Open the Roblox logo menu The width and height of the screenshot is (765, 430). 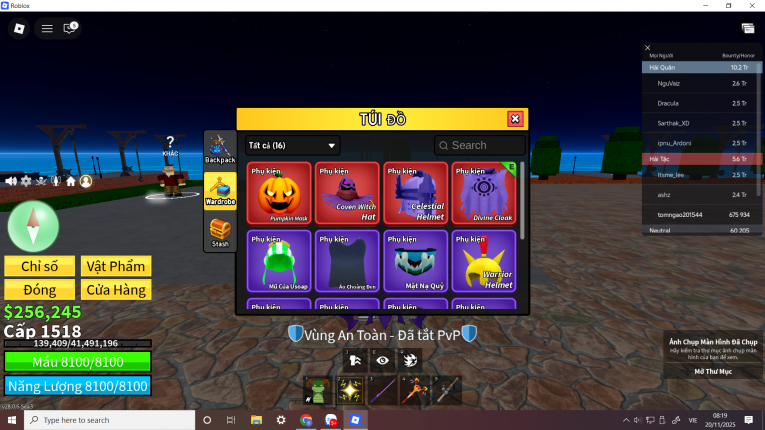tap(18, 28)
